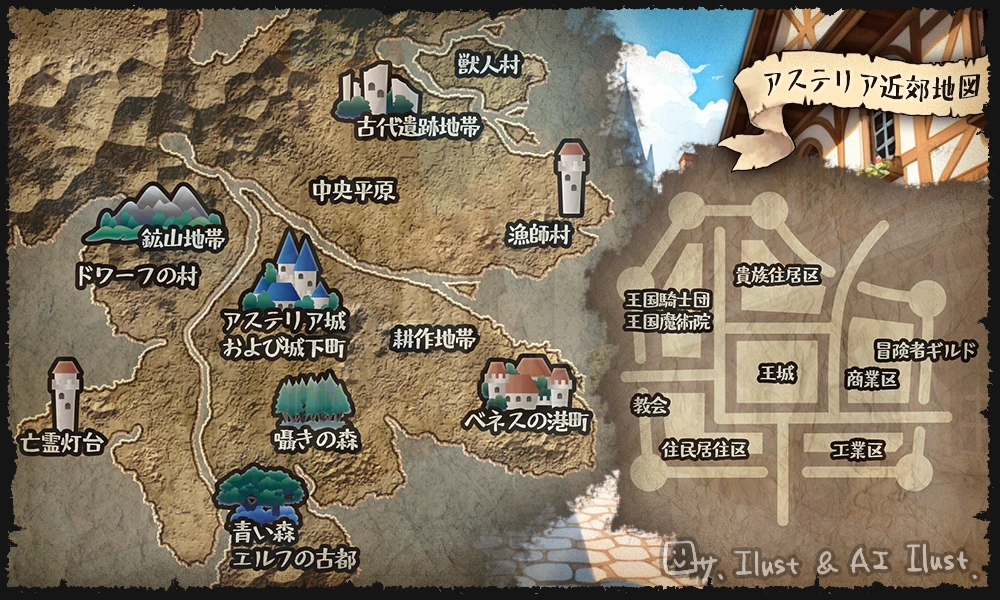
Task: Choose the 工業区 district label
Action: click(x=858, y=451)
